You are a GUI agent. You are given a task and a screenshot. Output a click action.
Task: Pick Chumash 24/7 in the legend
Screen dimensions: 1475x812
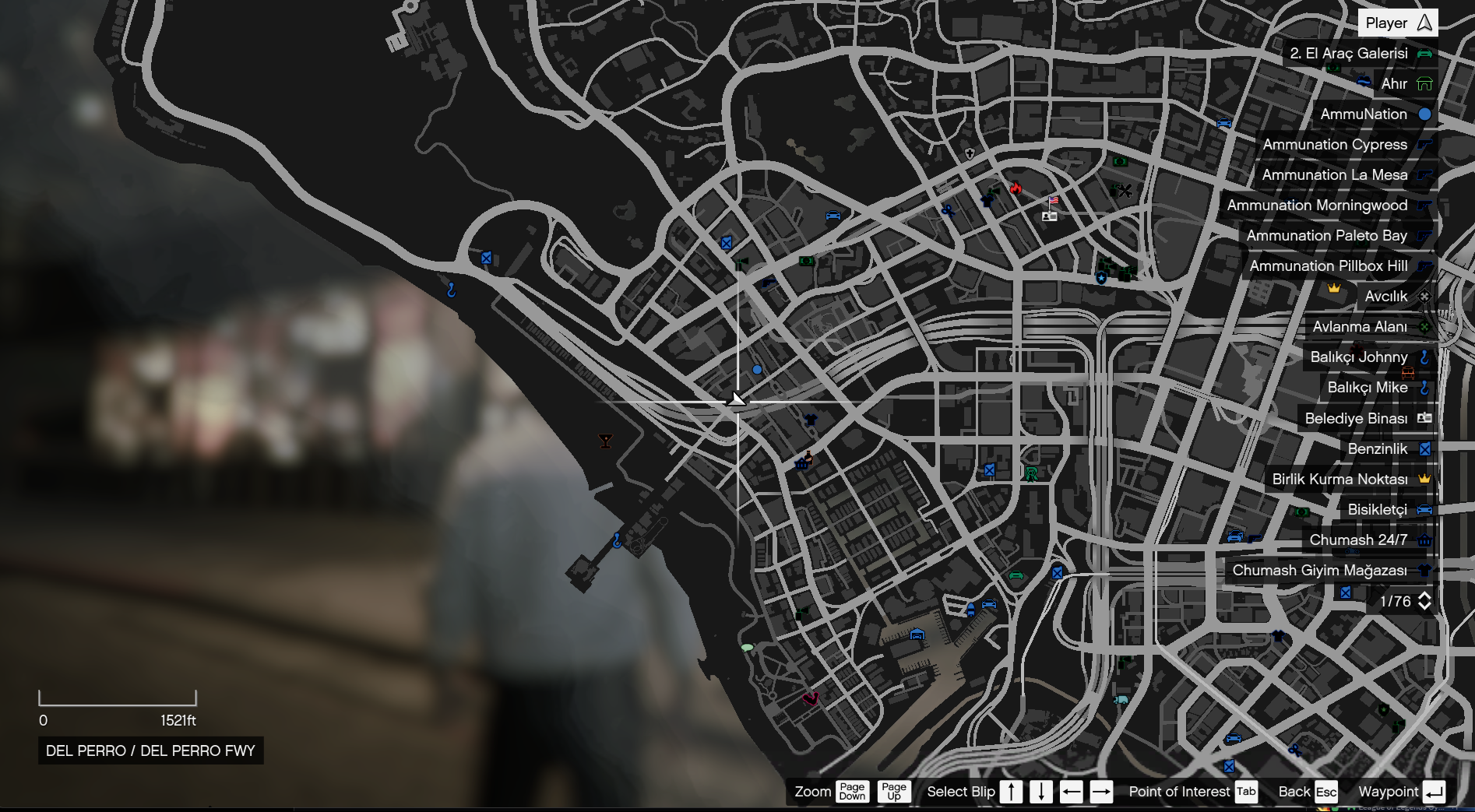[1368, 540]
